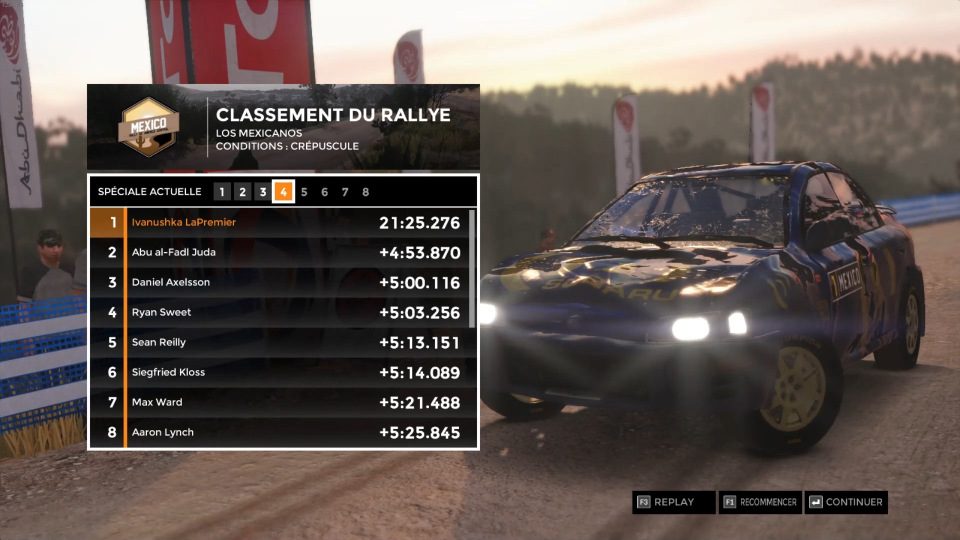960x540 pixels.
Task: Open the REPLAY option
Action: click(673, 502)
